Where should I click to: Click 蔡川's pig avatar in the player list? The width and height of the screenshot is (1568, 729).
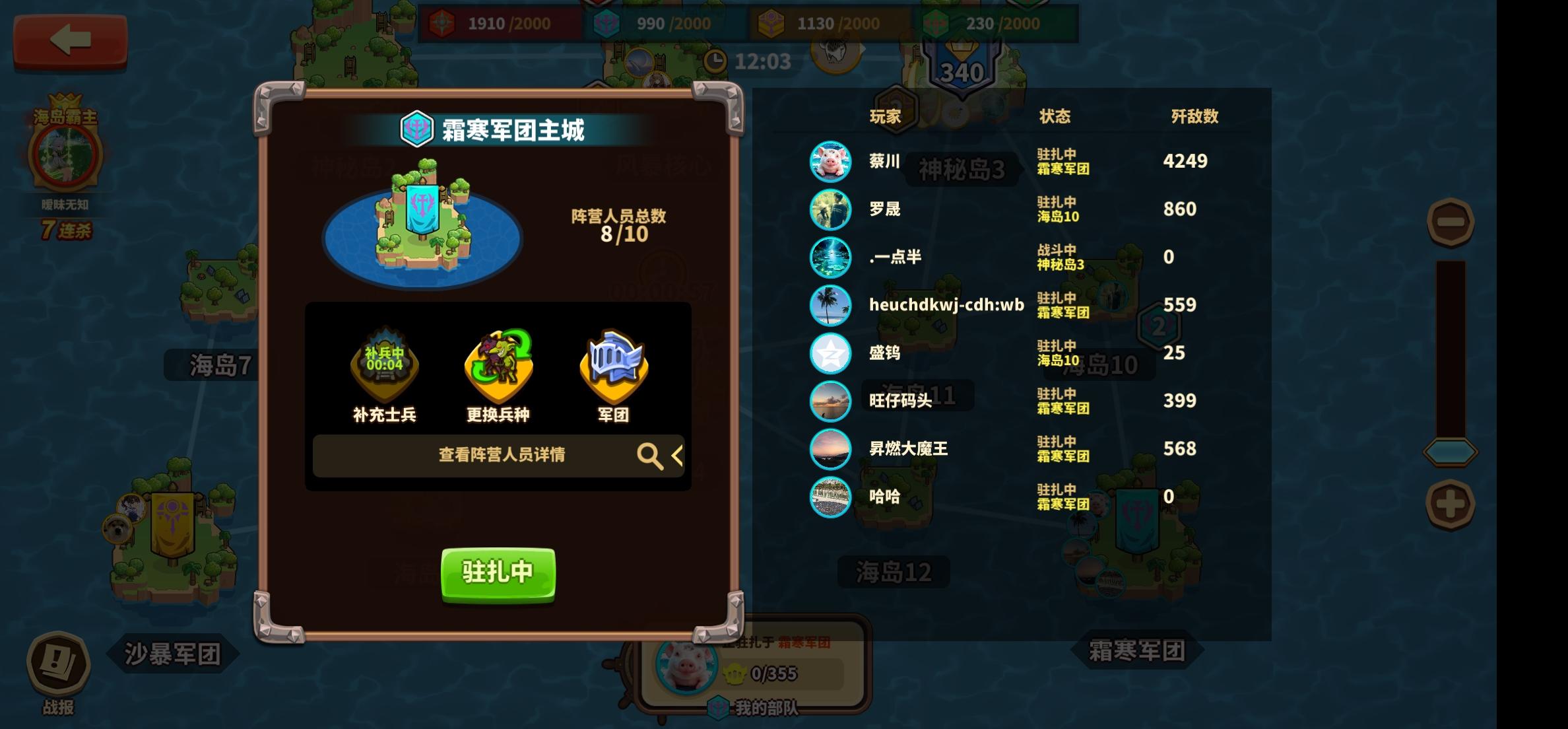point(830,160)
